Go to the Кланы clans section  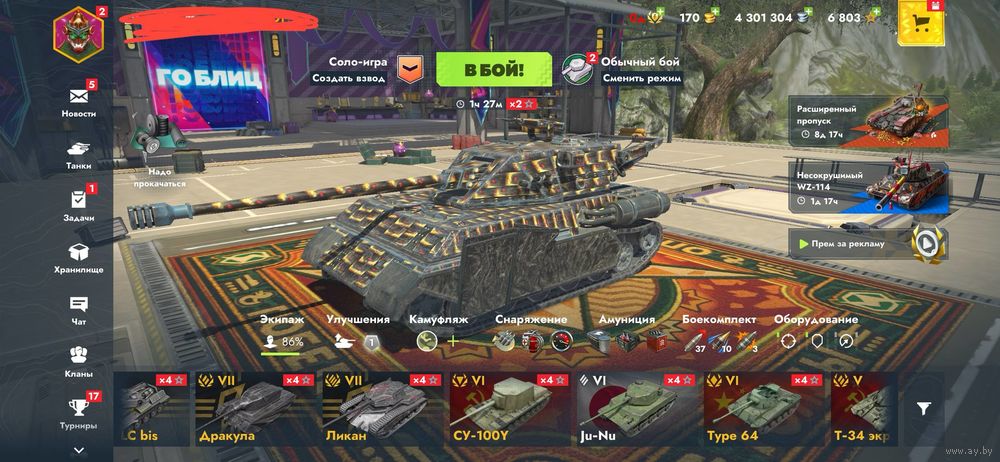(79, 361)
